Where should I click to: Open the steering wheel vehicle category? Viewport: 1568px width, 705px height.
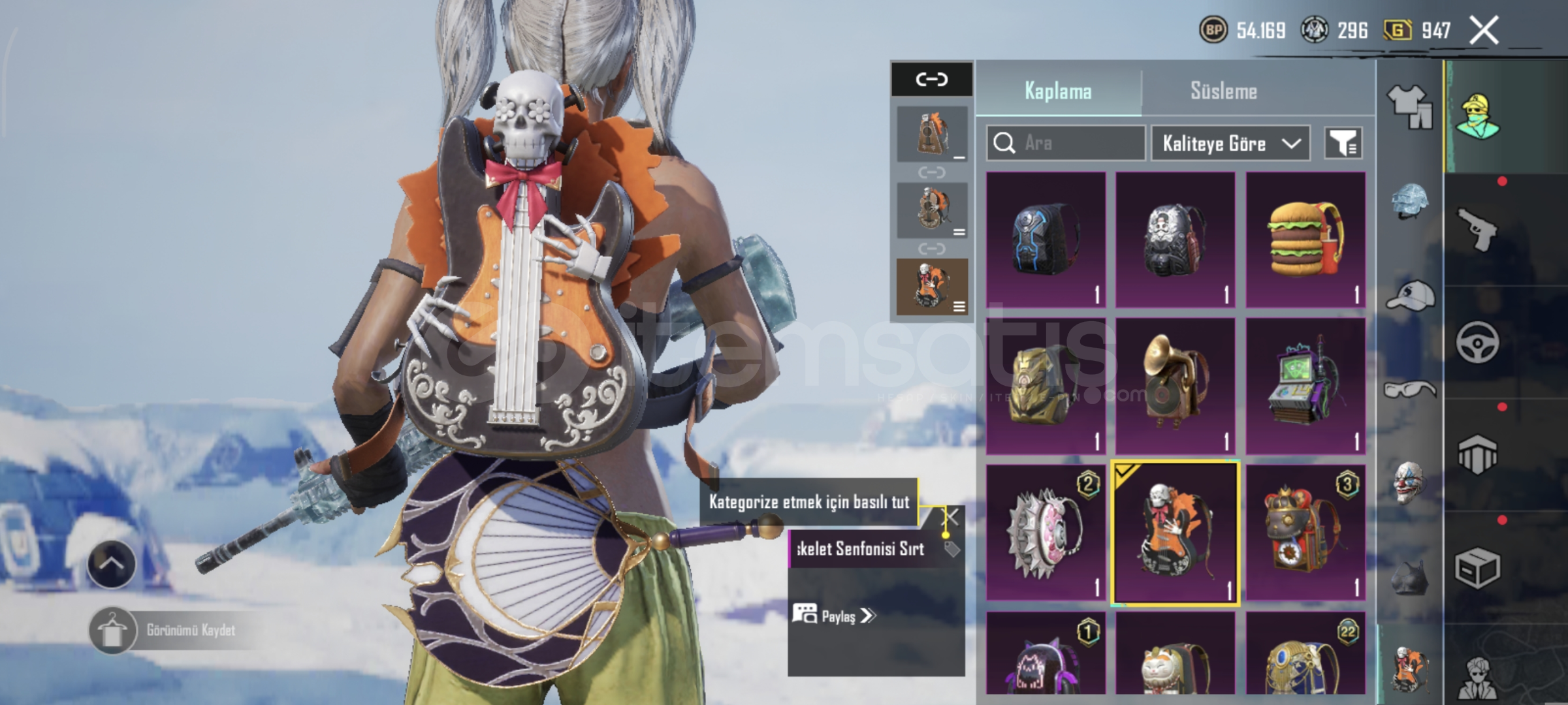coord(1478,342)
